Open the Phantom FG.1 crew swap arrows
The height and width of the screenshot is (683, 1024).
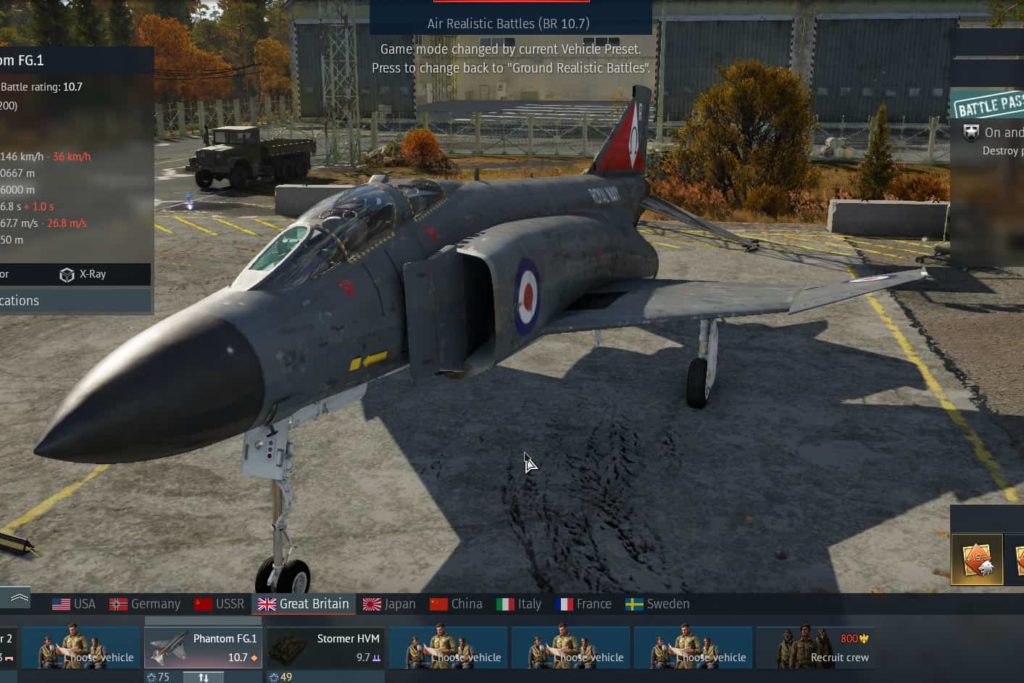(x=203, y=677)
